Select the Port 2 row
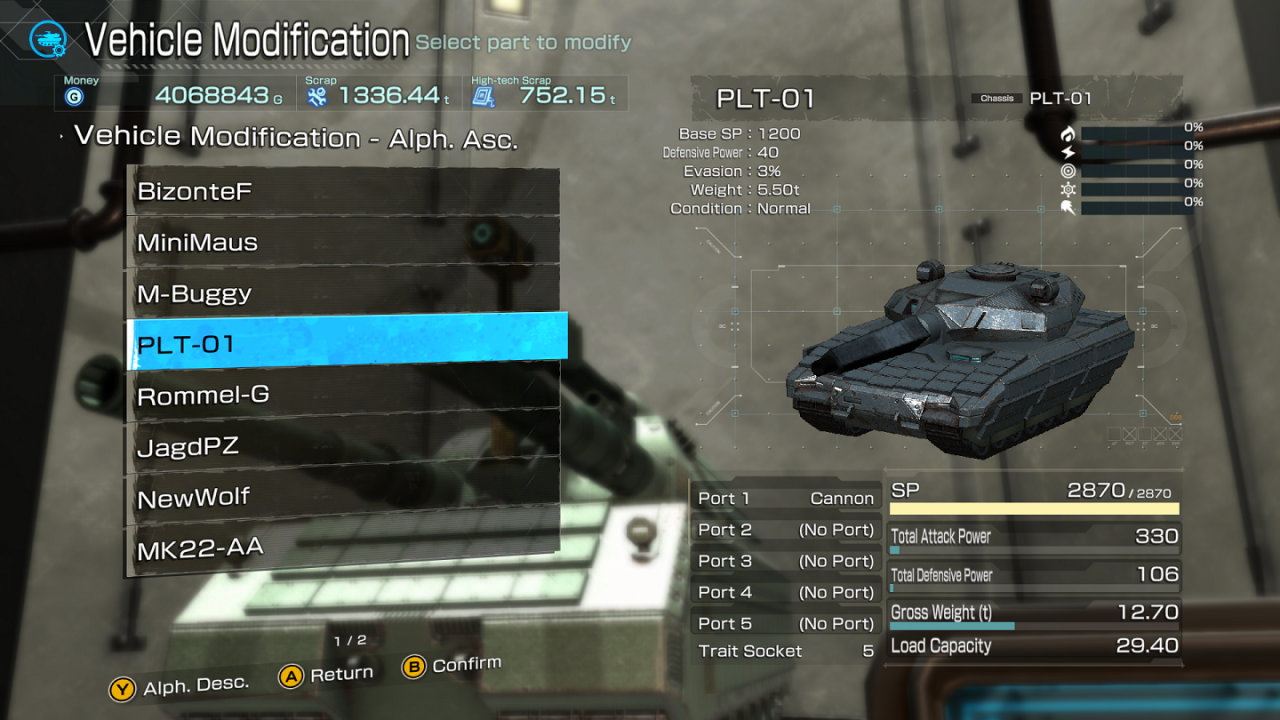The height and width of the screenshot is (720, 1280). [785, 530]
